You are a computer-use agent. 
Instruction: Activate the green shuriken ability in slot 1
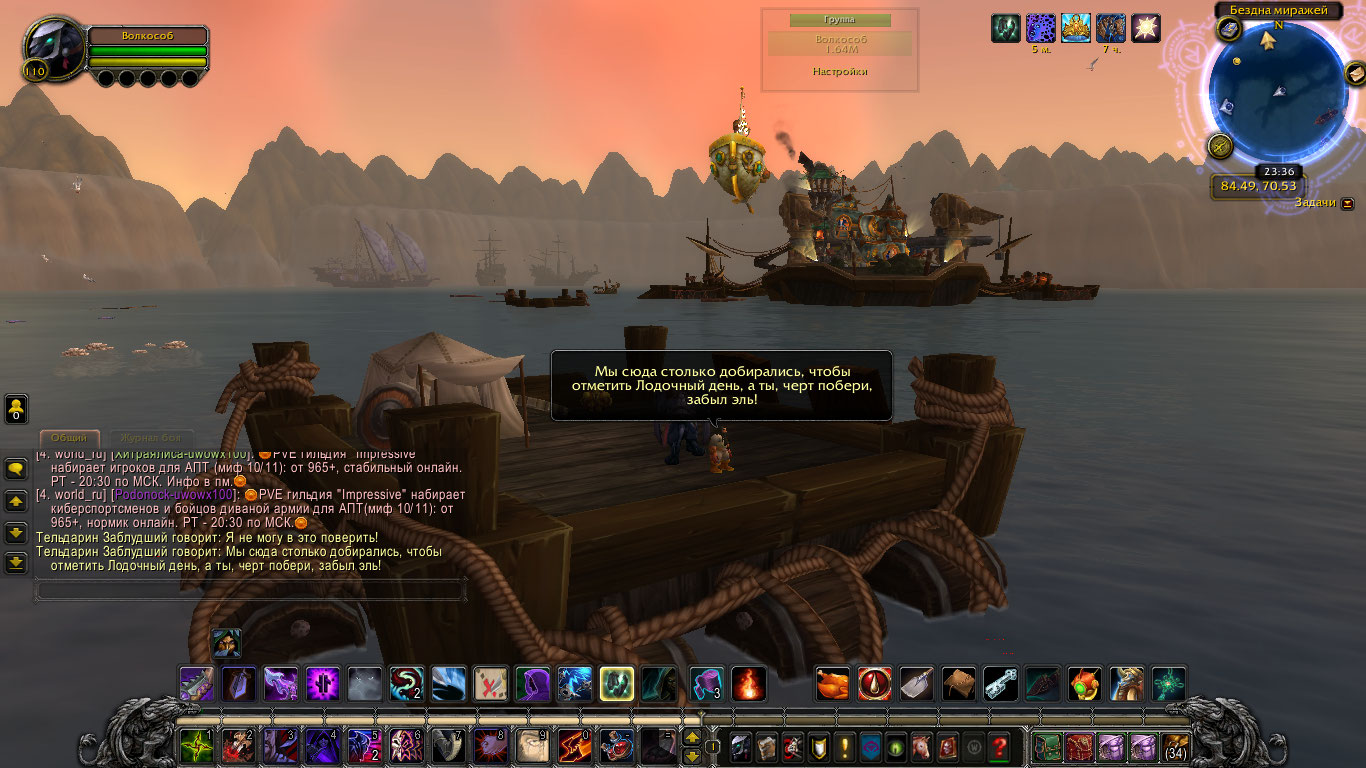[195, 746]
